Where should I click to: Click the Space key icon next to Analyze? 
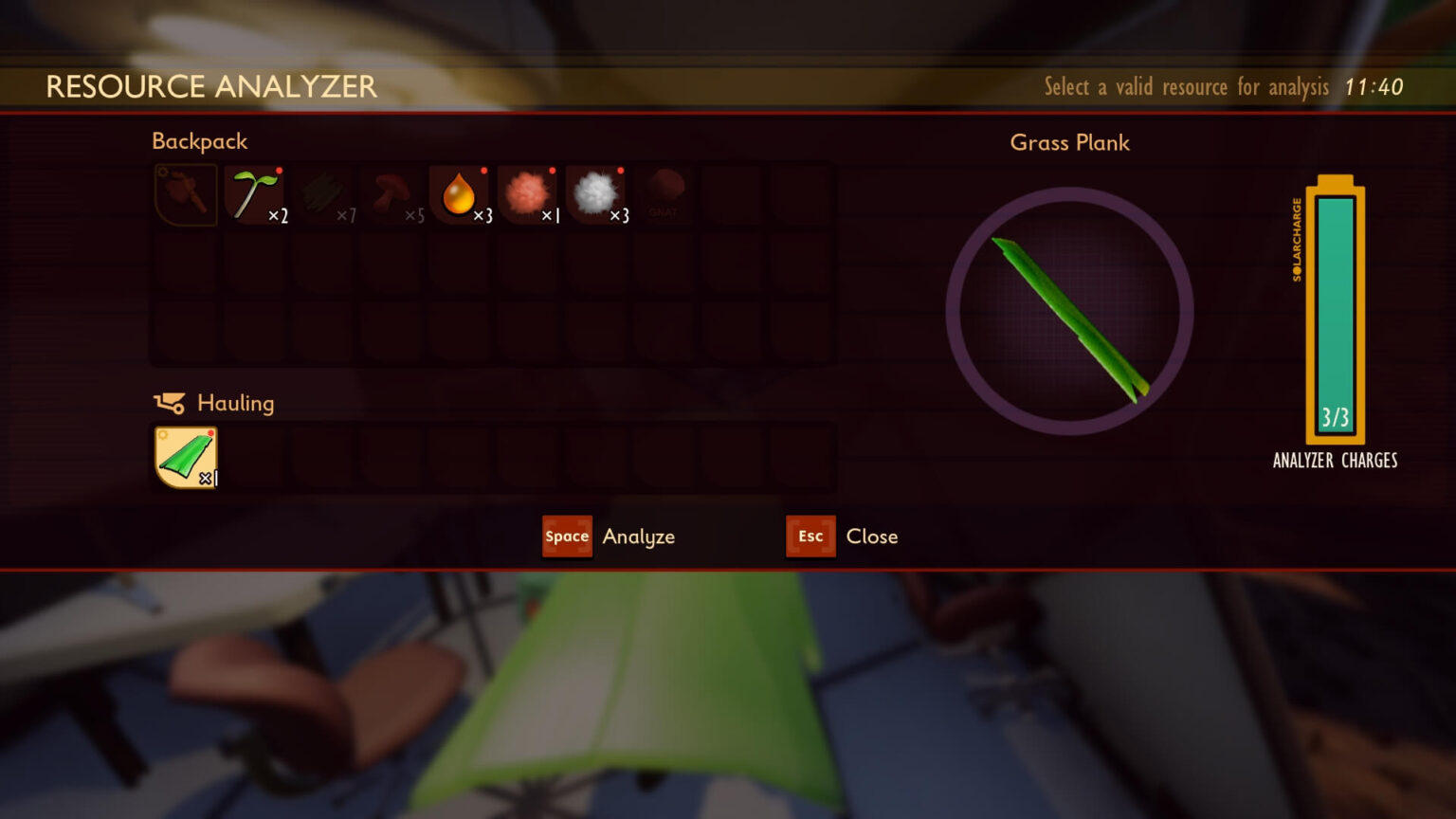tap(566, 537)
